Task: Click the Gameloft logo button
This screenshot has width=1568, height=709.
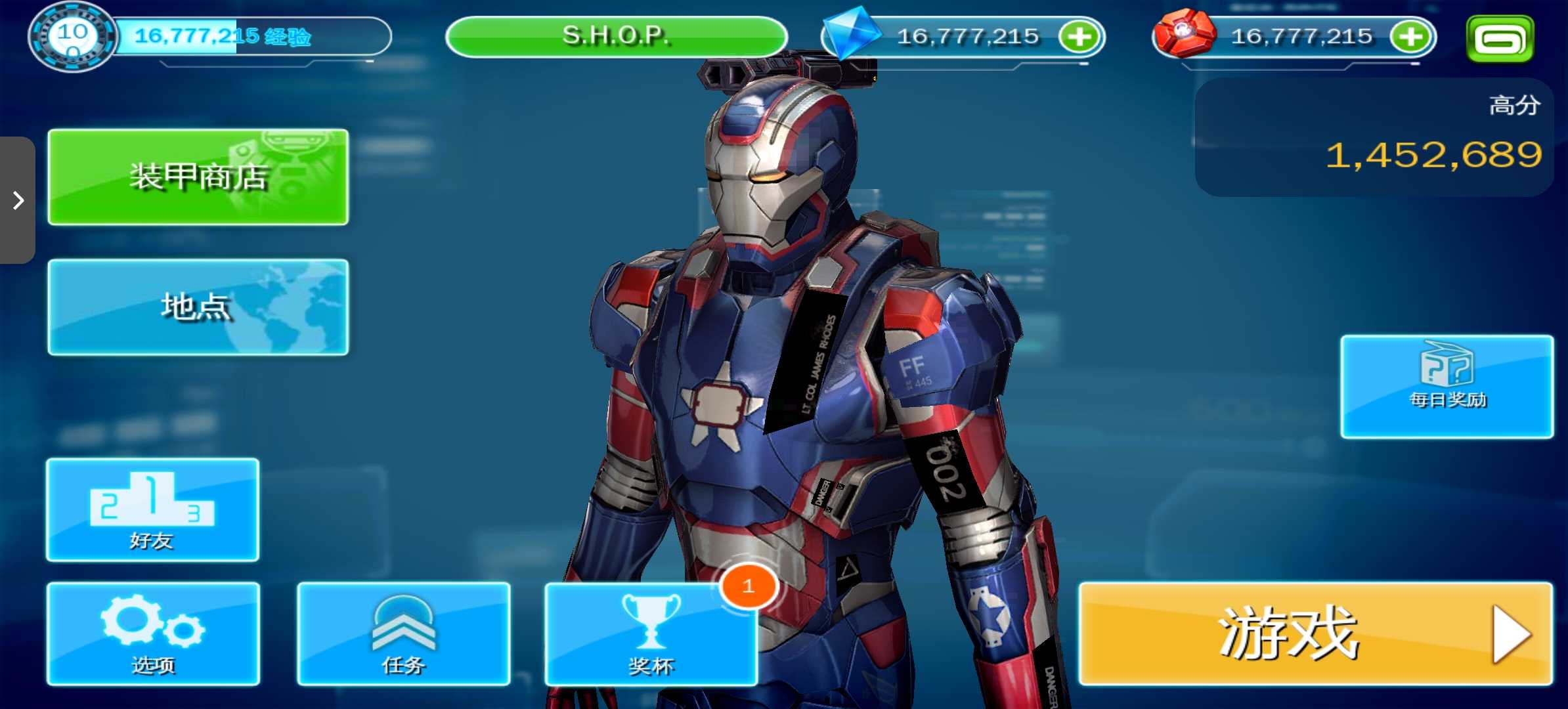Action: (1500, 39)
